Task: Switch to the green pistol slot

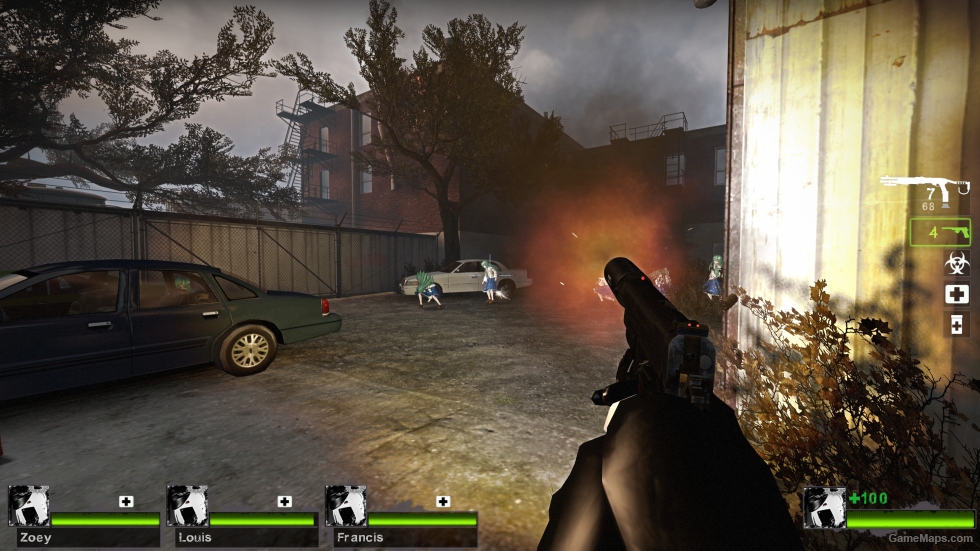Action: (940, 233)
